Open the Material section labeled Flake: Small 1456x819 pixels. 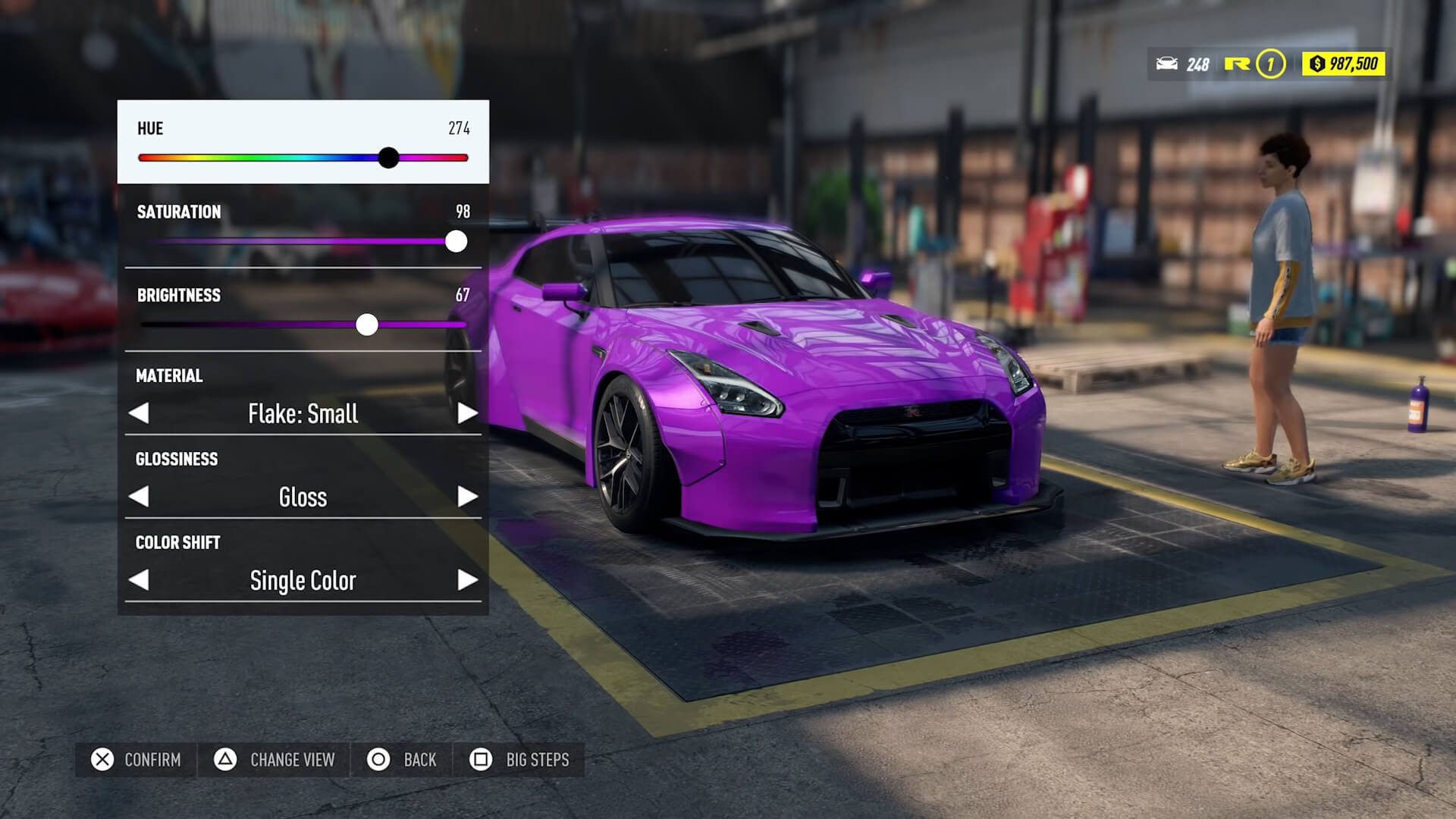302,413
